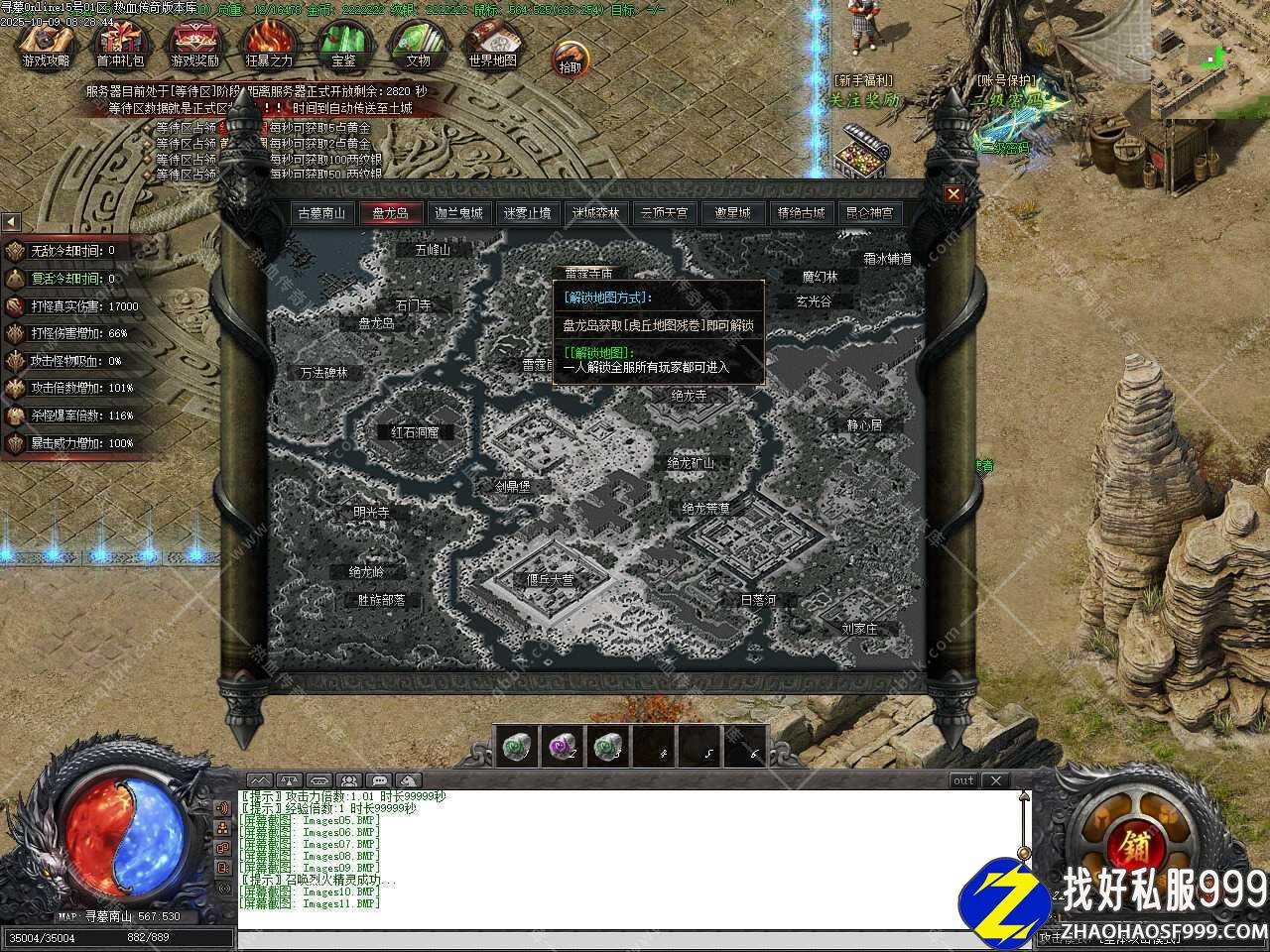Close the chat panel with its X button
The image size is (1270, 952).
coord(995,780)
